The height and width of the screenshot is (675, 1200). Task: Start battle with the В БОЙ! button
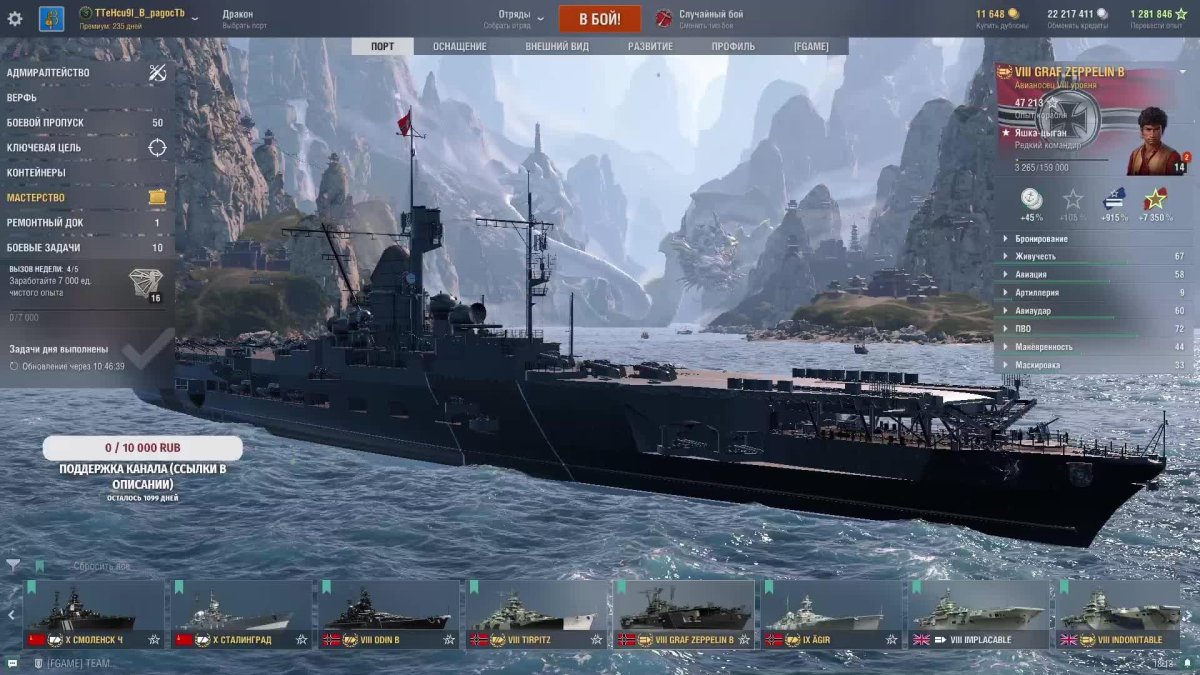coord(600,19)
